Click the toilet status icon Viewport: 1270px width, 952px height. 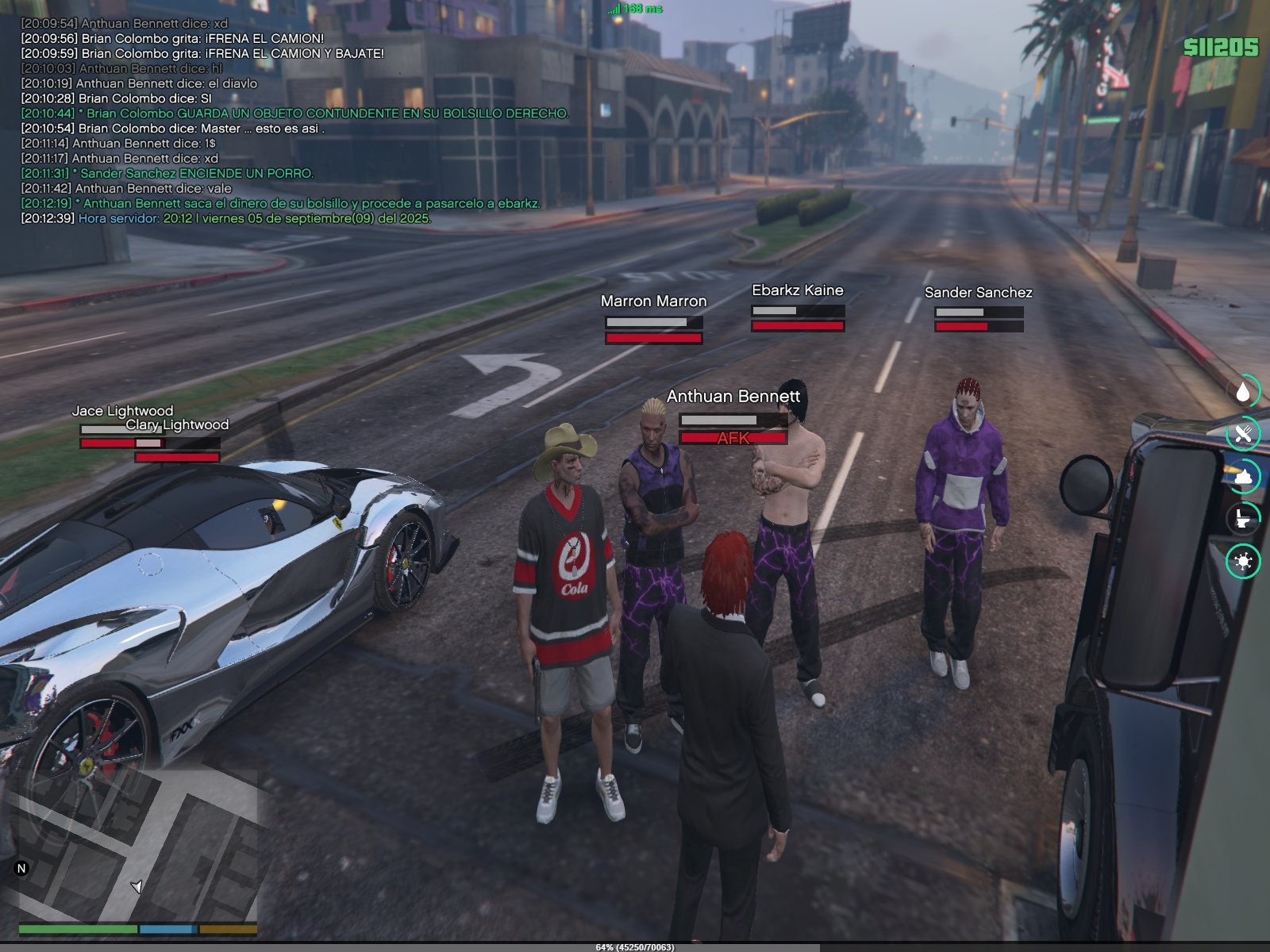(x=1243, y=519)
